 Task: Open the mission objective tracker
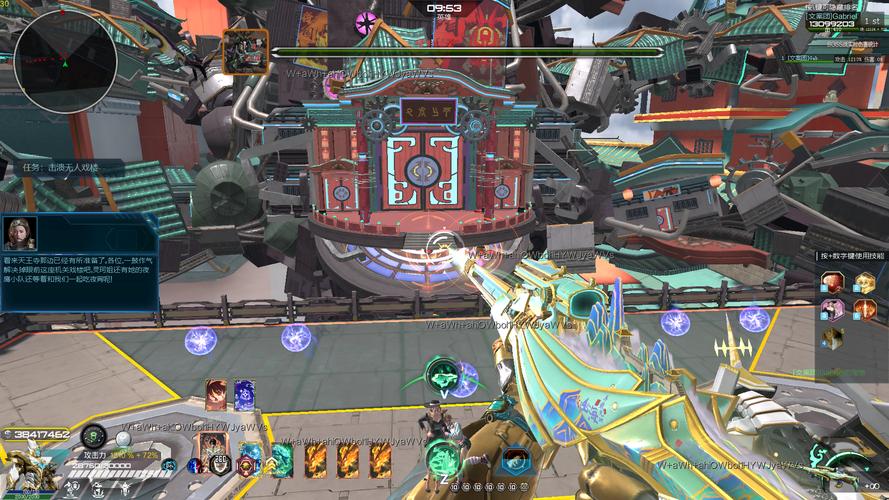click(x=62, y=168)
